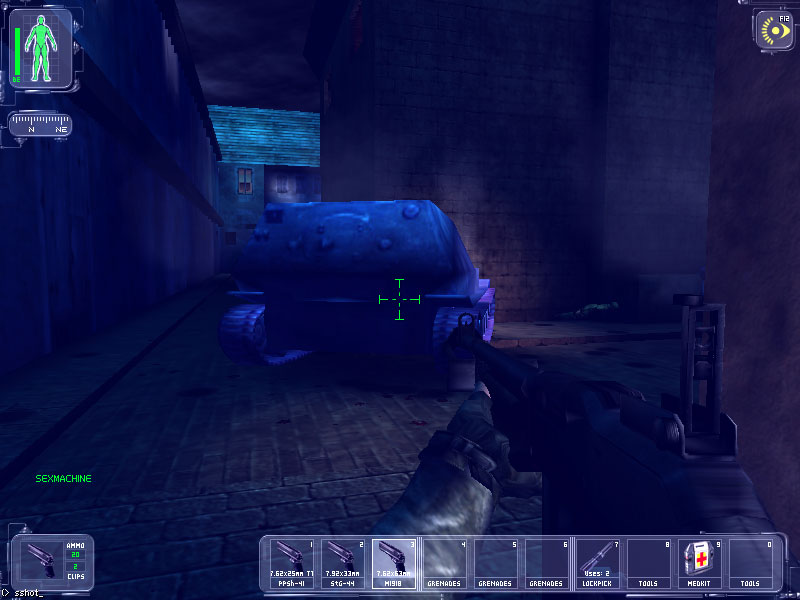
Task: Click the compass heading strip
Action: coord(39,125)
